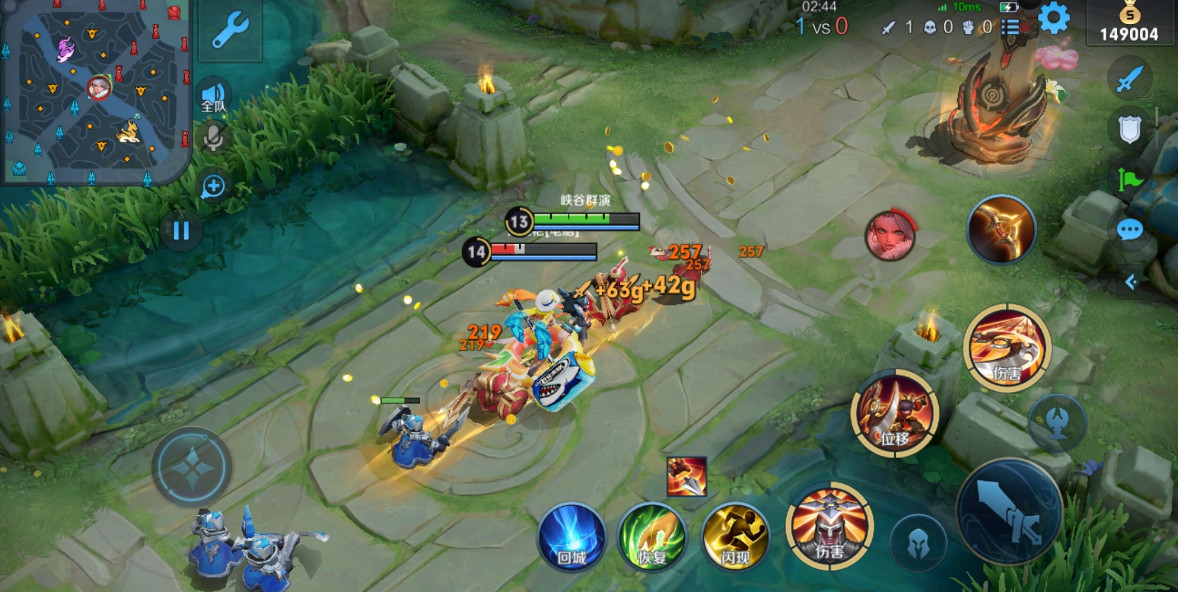
Task: Open the scoreboard list icon
Action: pyautogui.click(x=1012, y=27)
